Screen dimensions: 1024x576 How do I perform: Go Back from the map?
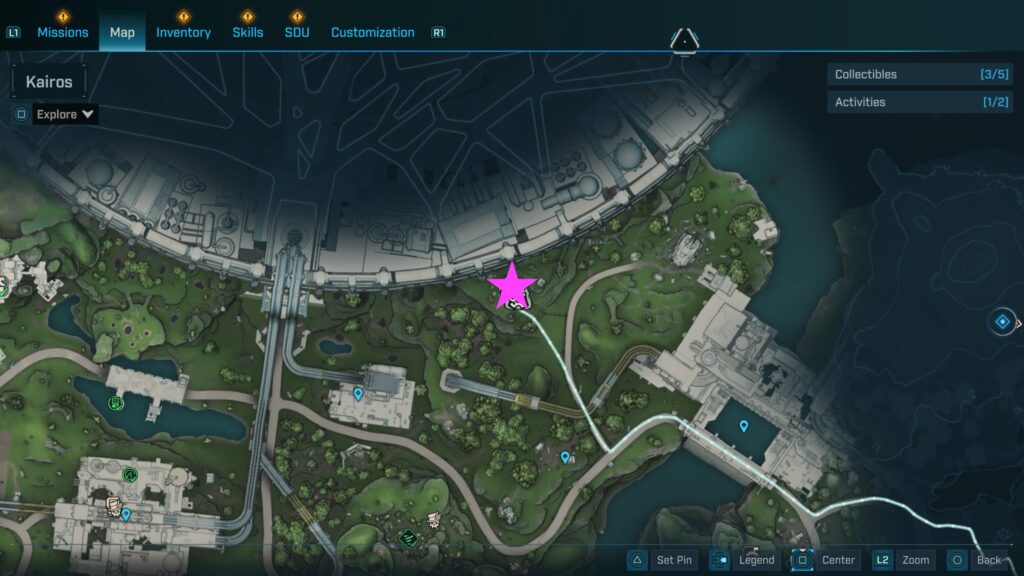click(976, 560)
